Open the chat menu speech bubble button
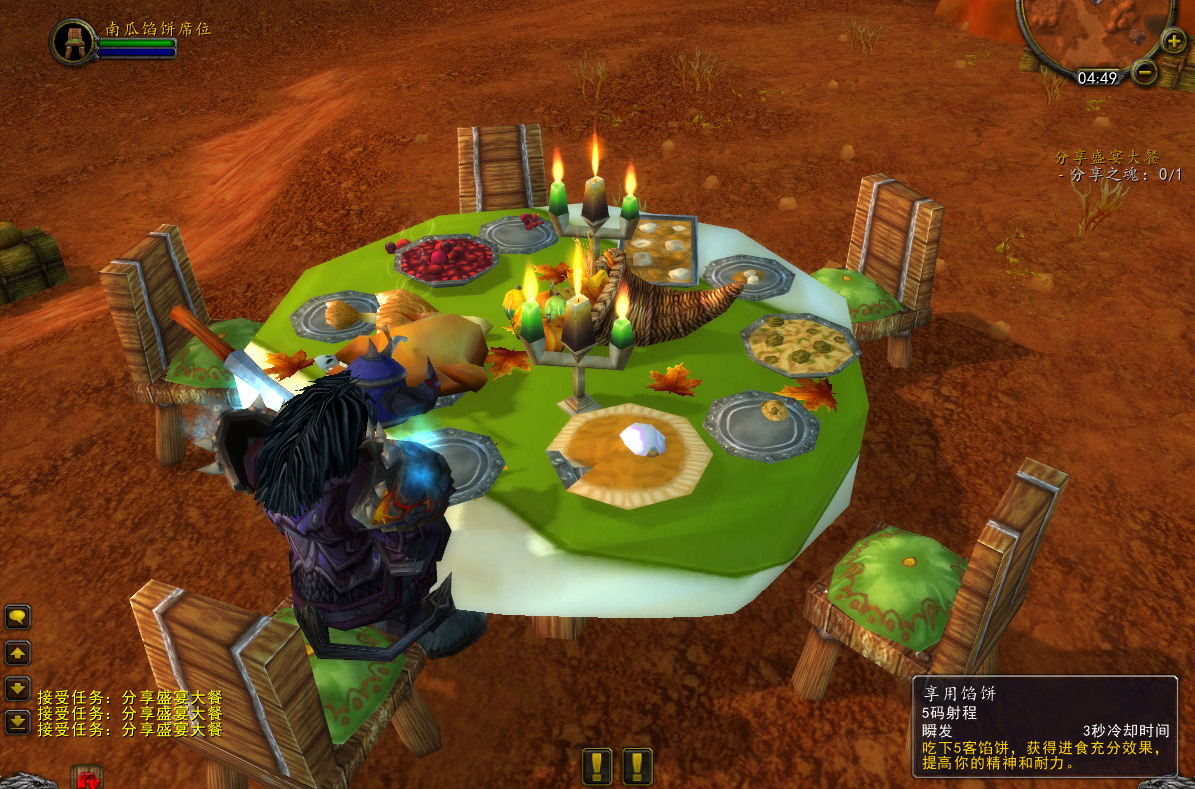 point(18,617)
